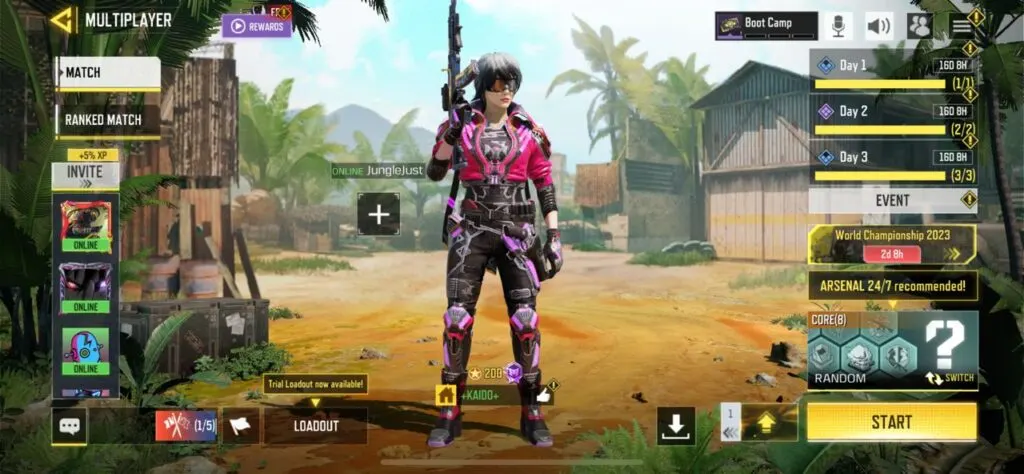The width and height of the screenshot is (1024, 474).
Task: Go back with the yellow arrow
Action: tap(62, 20)
